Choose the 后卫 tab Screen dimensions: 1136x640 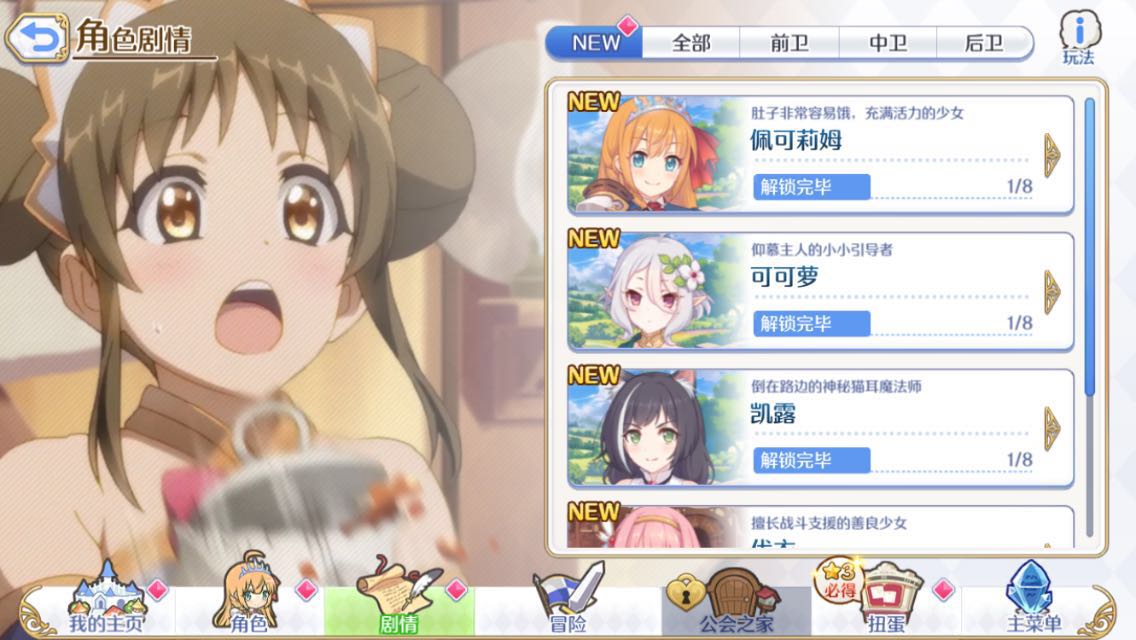click(x=983, y=43)
